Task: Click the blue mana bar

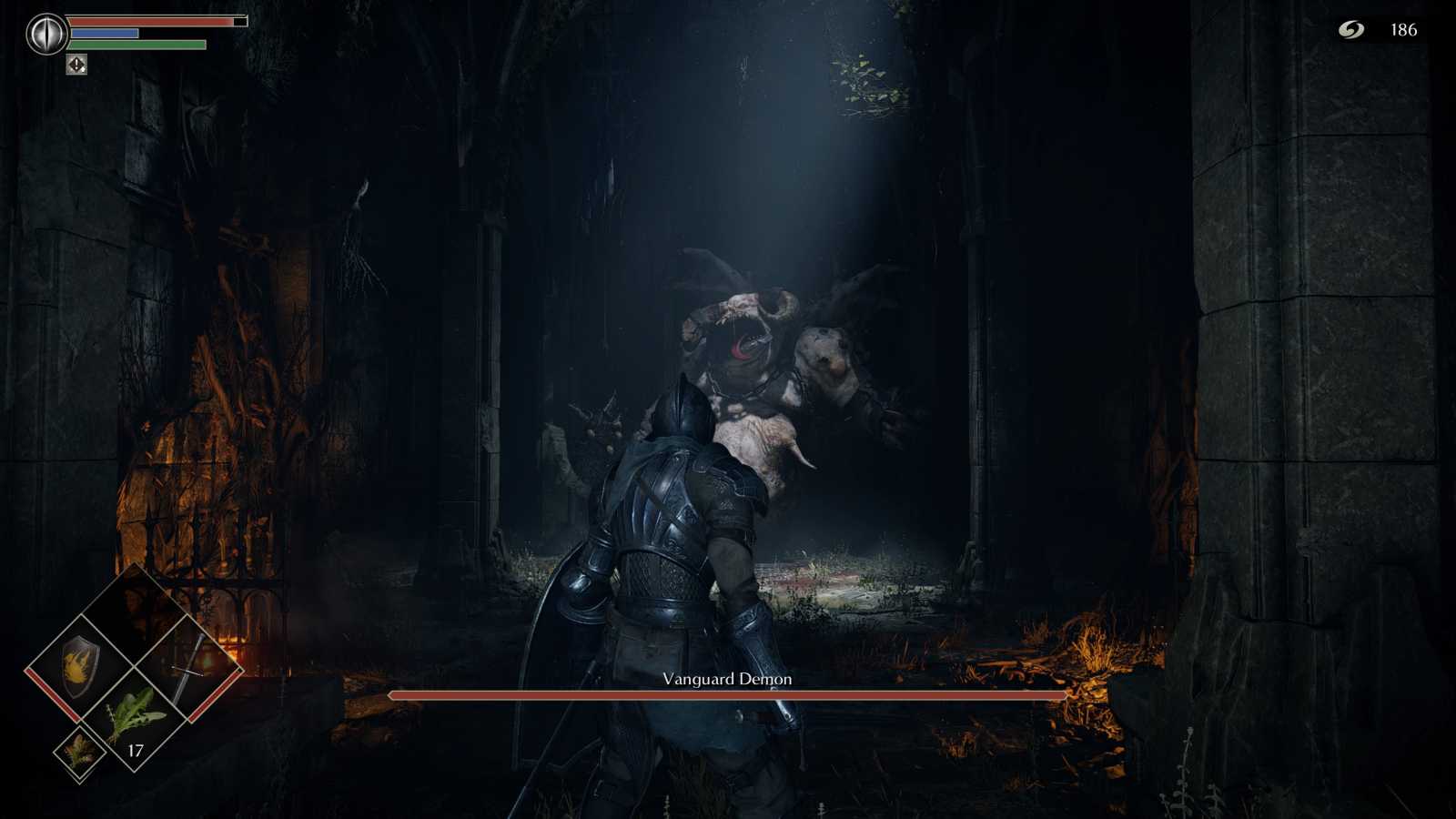Action: pos(105,32)
